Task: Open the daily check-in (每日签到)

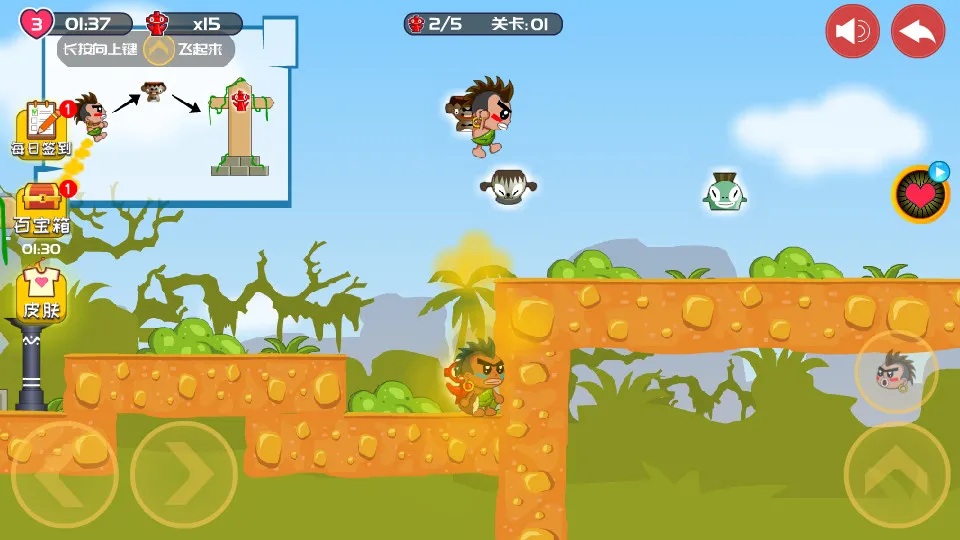Action: point(42,130)
